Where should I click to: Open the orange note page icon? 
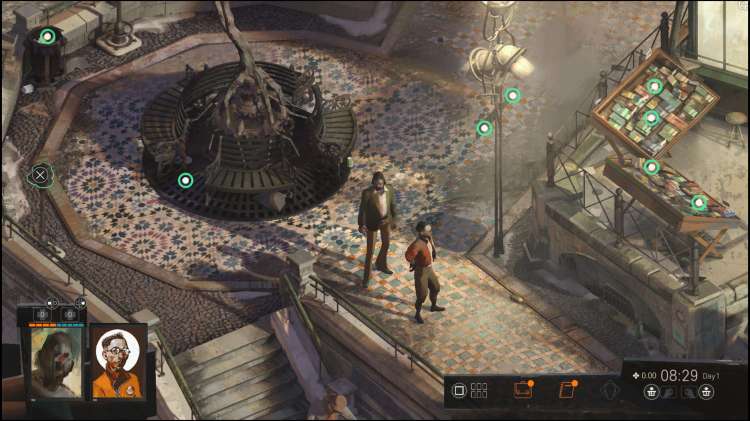click(567, 390)
